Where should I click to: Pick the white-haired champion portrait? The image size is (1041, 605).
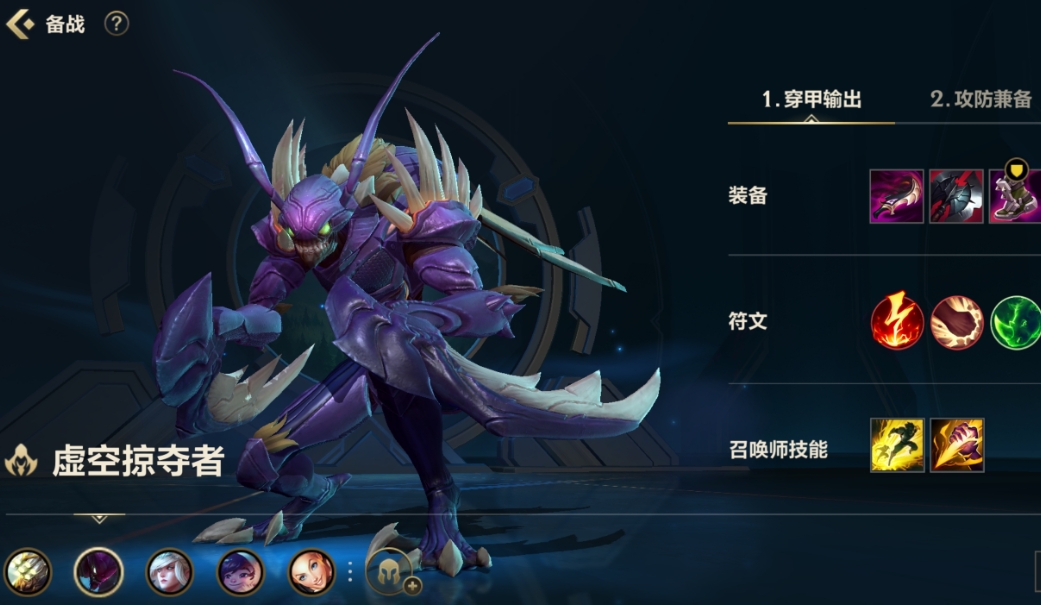click(170, 572)
